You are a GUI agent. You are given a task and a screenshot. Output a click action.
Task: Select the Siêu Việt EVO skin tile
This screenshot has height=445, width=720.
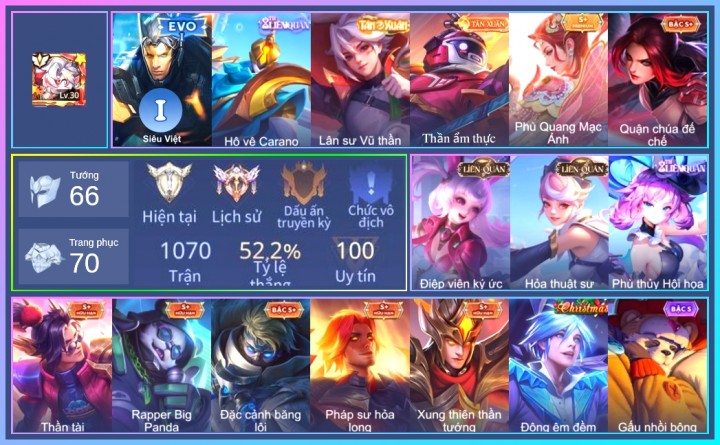pyautogui.click(x=160, y=80)
